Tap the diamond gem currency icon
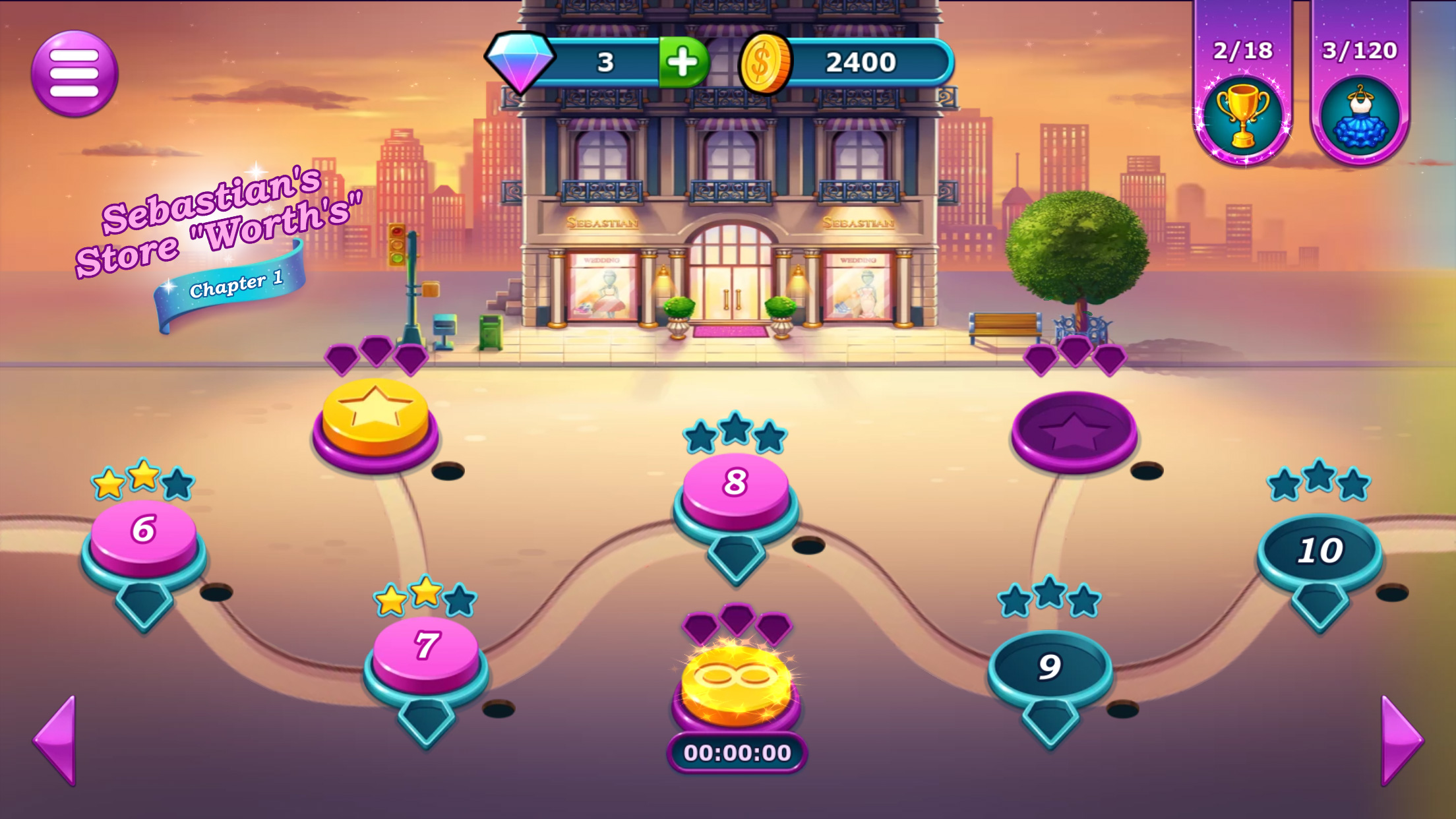 [520, 61]
